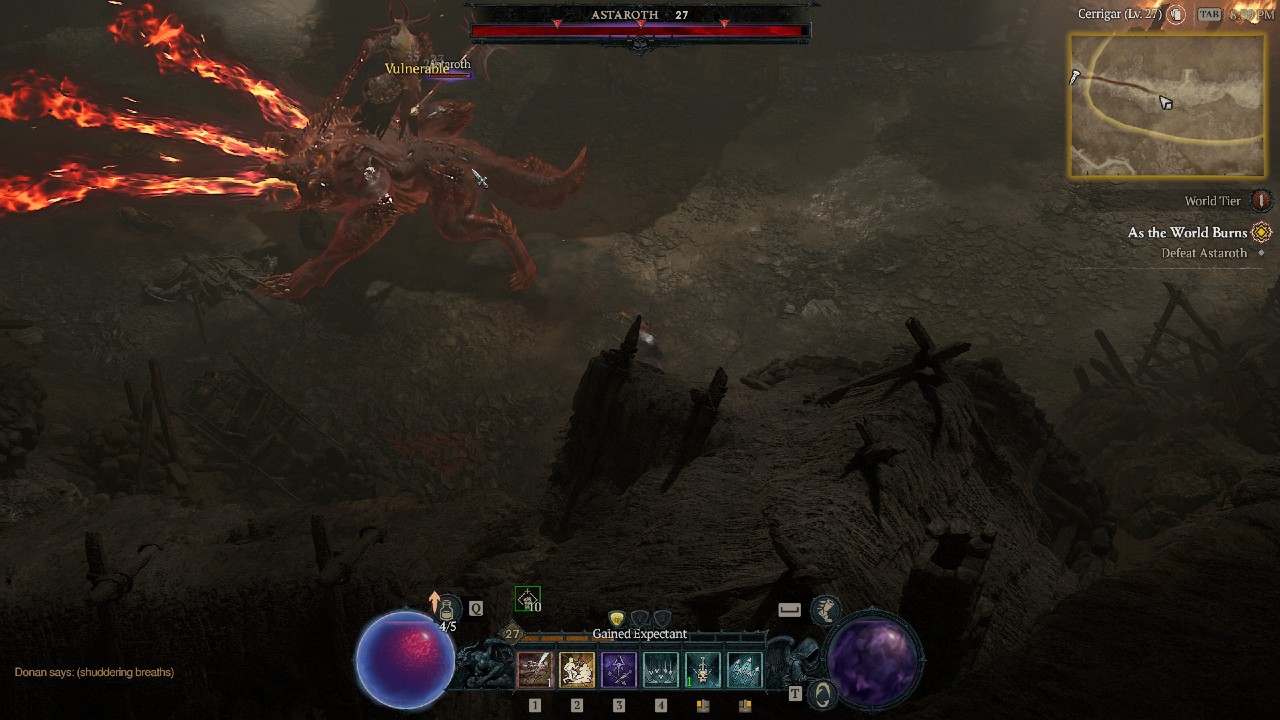
Task: Click the round icon beside Cerrigar
Action: click(x=1177, y=15)
